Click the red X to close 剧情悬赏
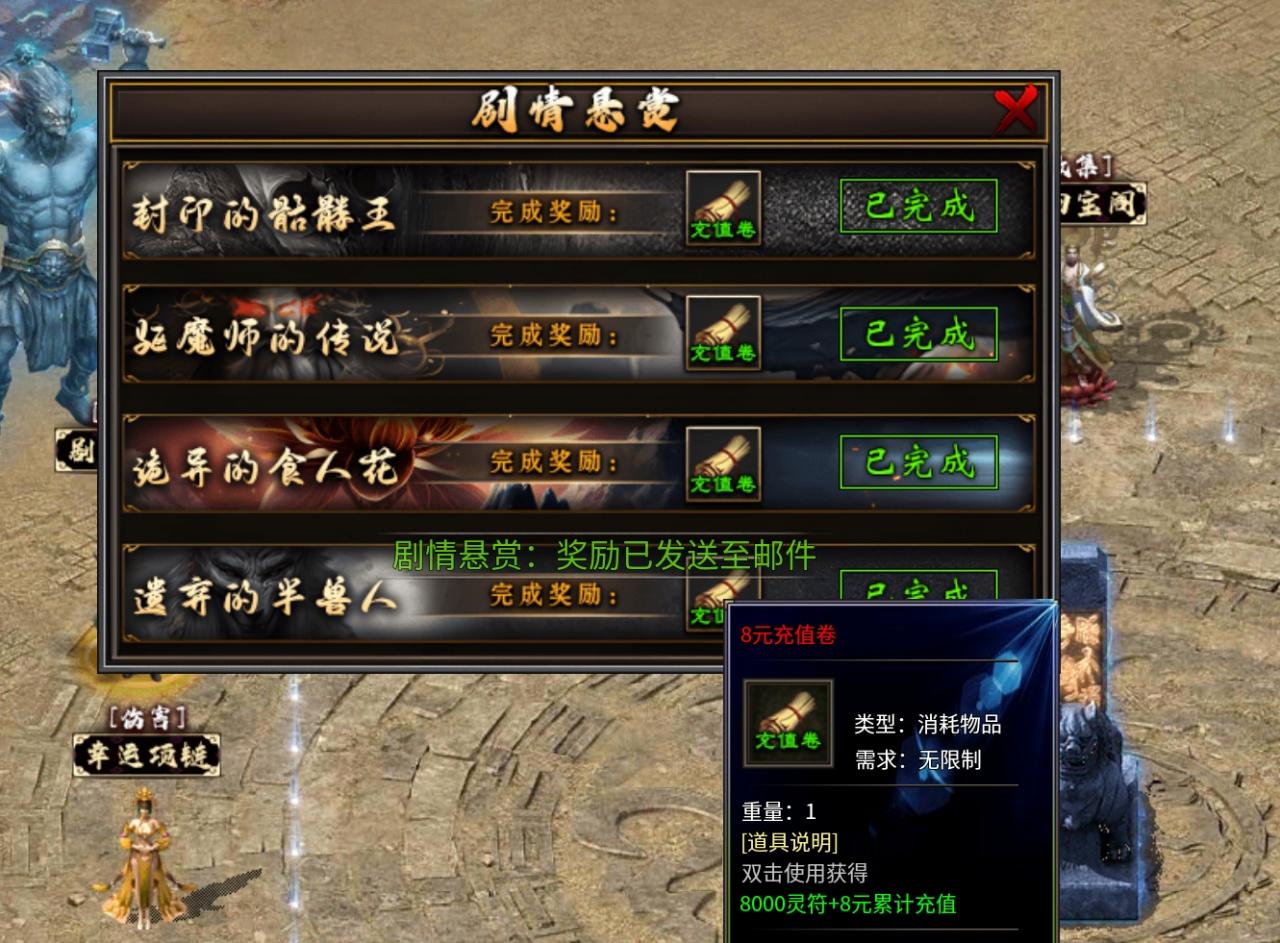Image resolution: width=1280 pixels, height=943 pixels. click(1017, 110)
